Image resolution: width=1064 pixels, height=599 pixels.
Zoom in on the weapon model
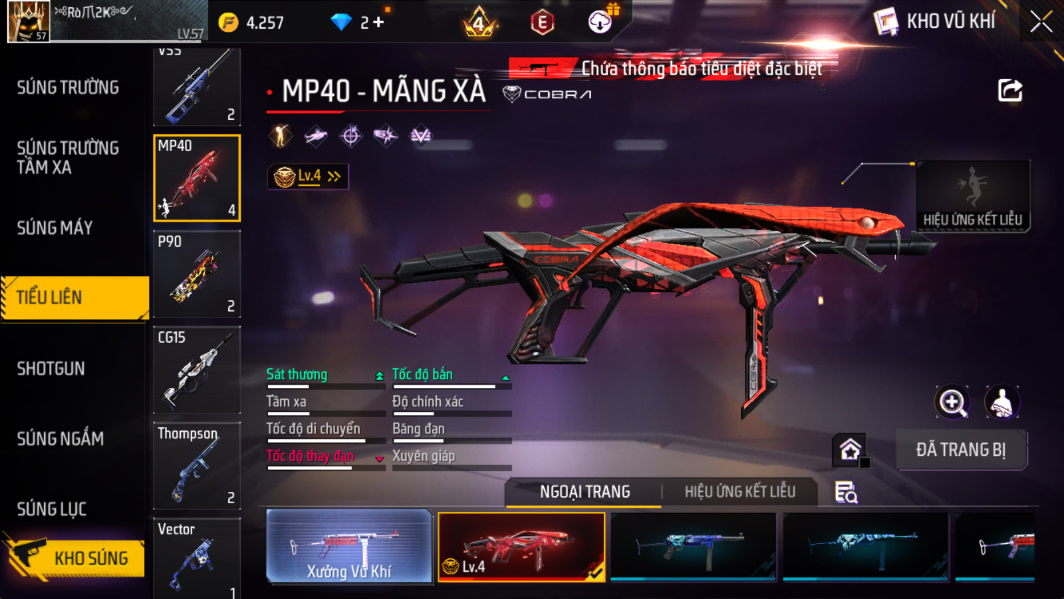[952, 402]
